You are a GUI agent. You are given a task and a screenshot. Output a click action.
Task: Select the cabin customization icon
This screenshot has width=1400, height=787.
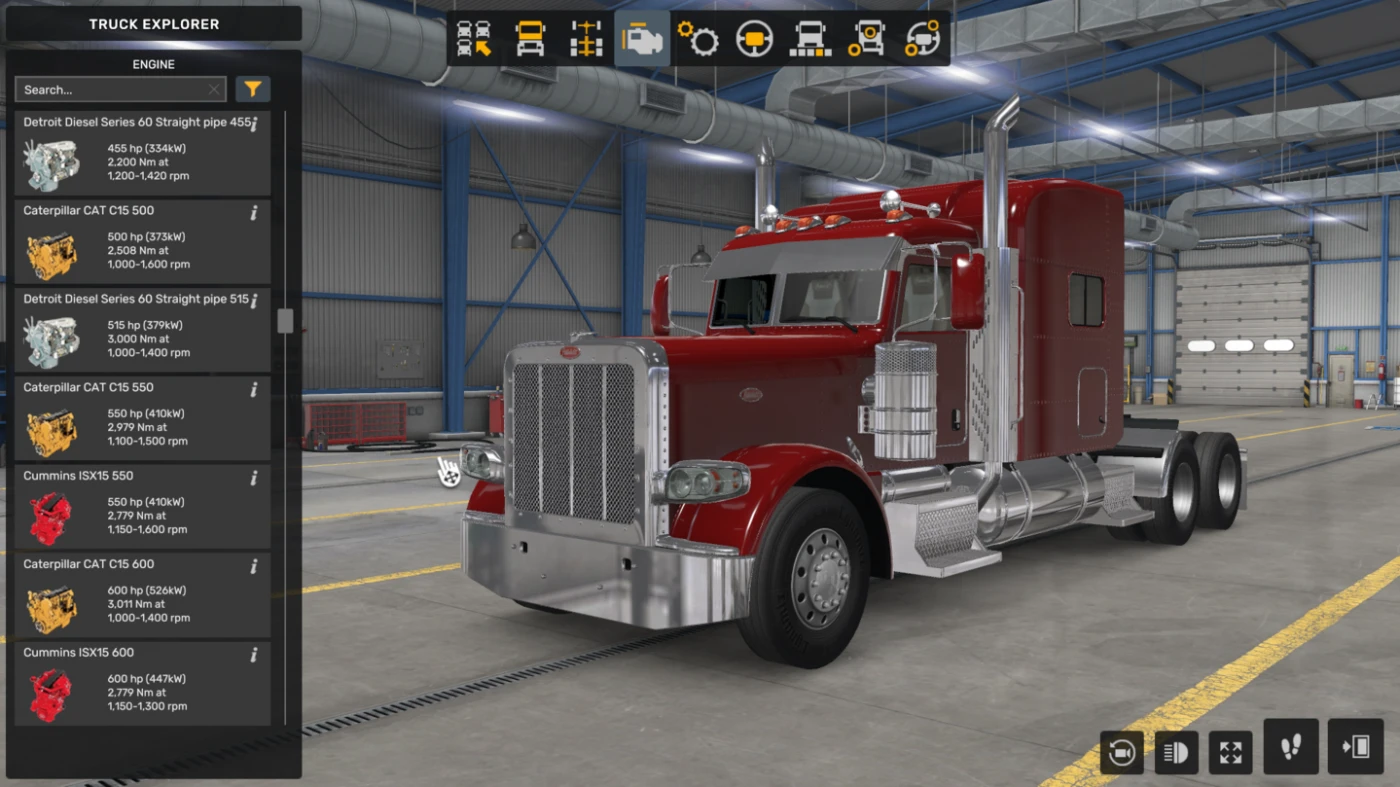point(529,37)
